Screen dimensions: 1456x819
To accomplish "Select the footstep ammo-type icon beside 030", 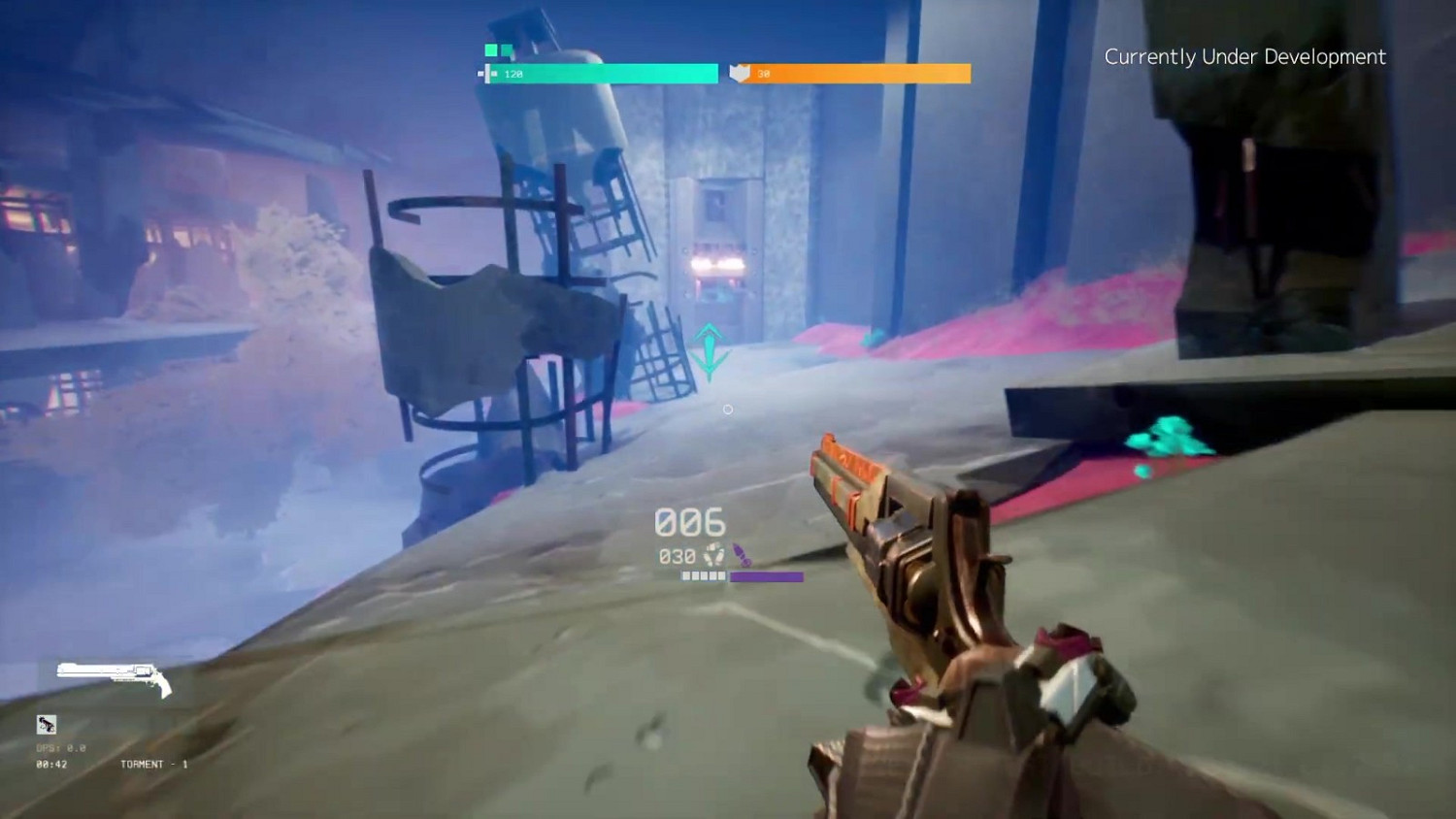I will click(x=714, y=555).
